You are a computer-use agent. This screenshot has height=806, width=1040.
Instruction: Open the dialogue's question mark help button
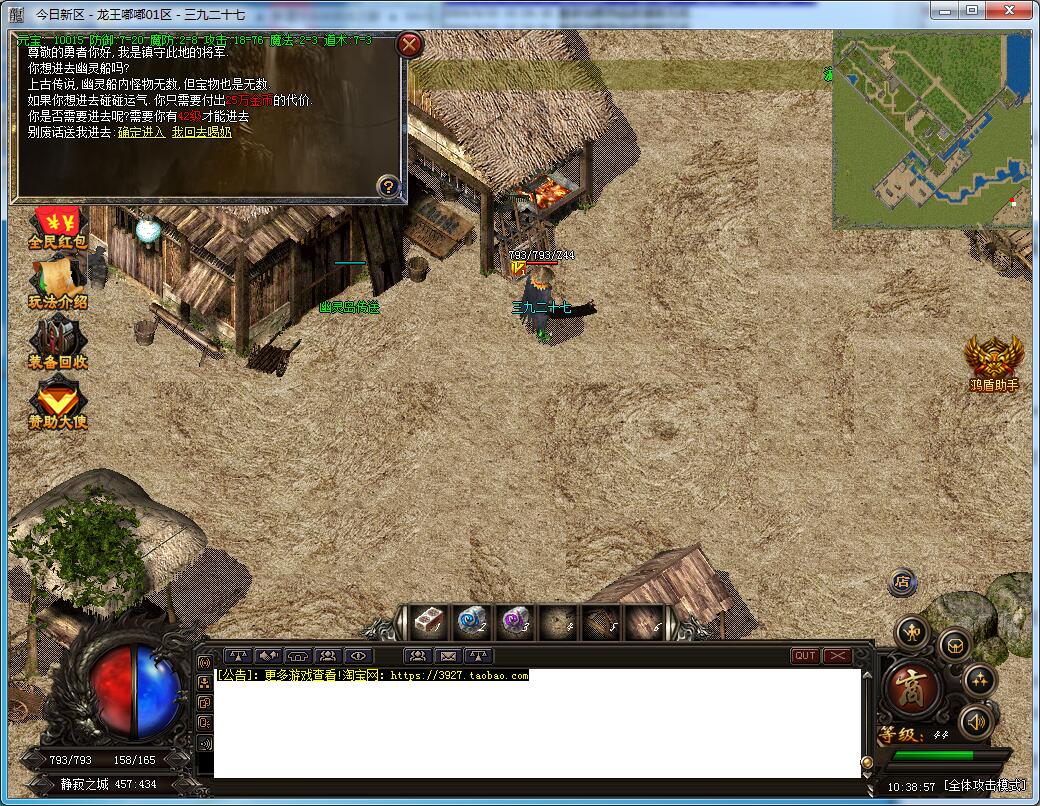[389, 186]
